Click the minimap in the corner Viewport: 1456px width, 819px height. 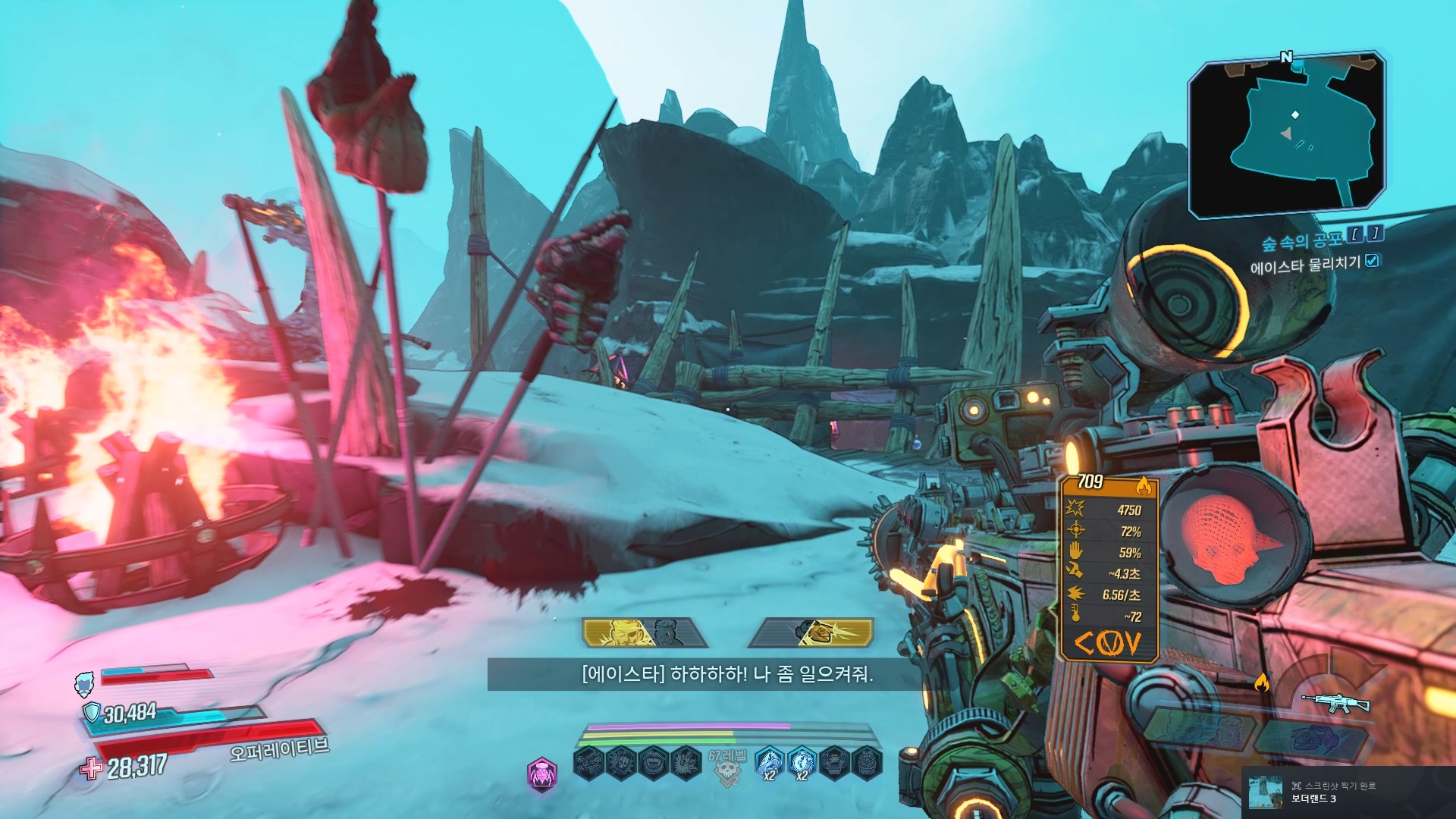tap(1287, 136)
